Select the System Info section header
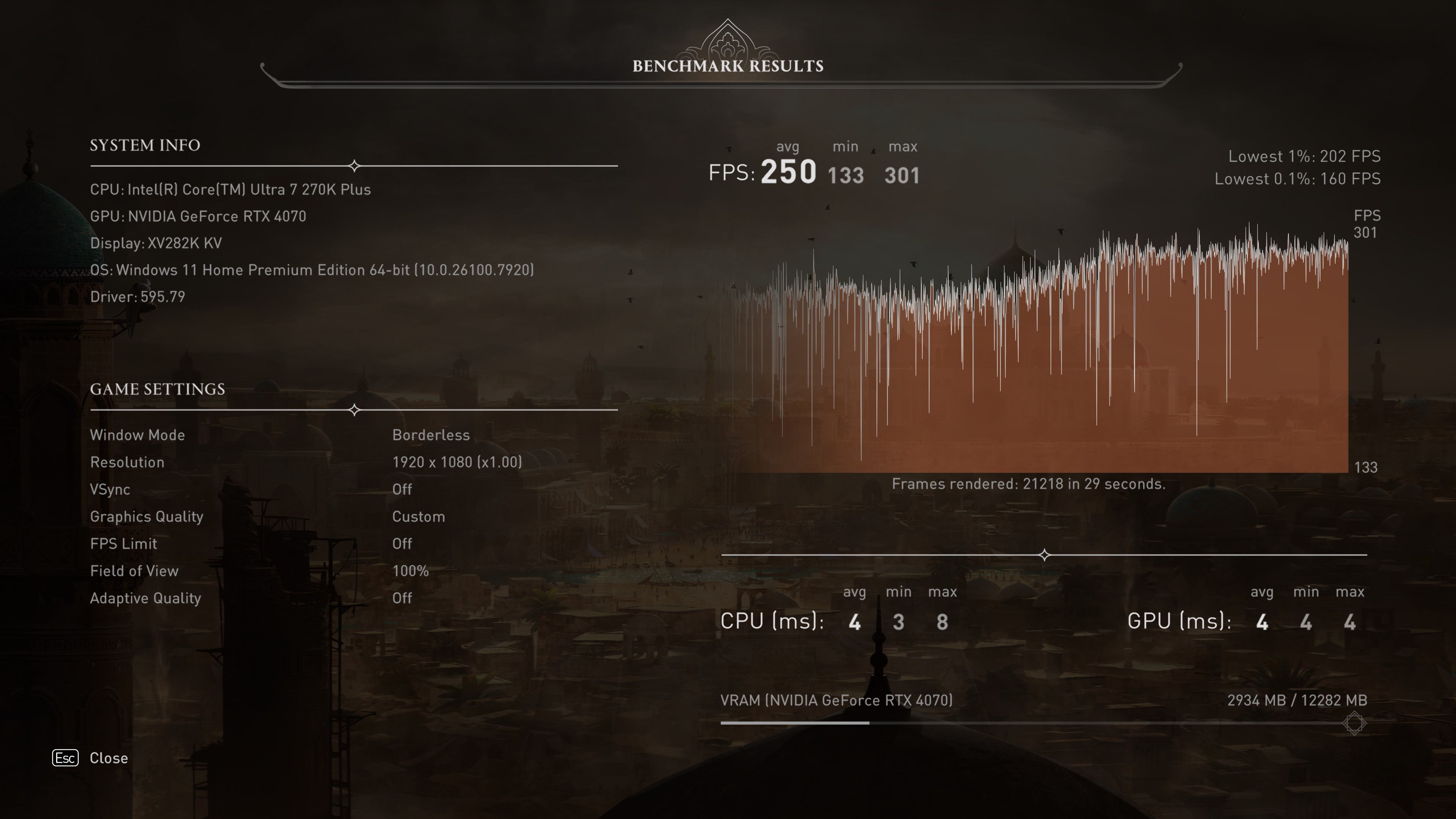This screenshot has height=819, width=1456. tap(145, 145)
